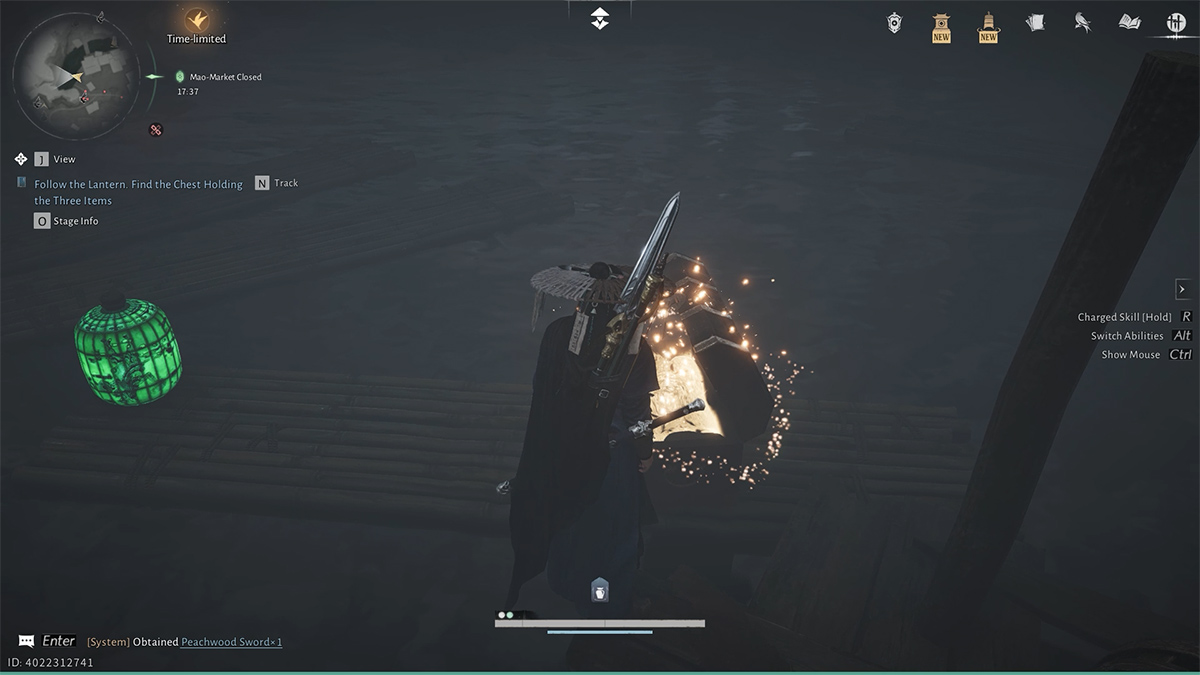Select the Follow the Lantern quest objective

[x=138, y=192]
